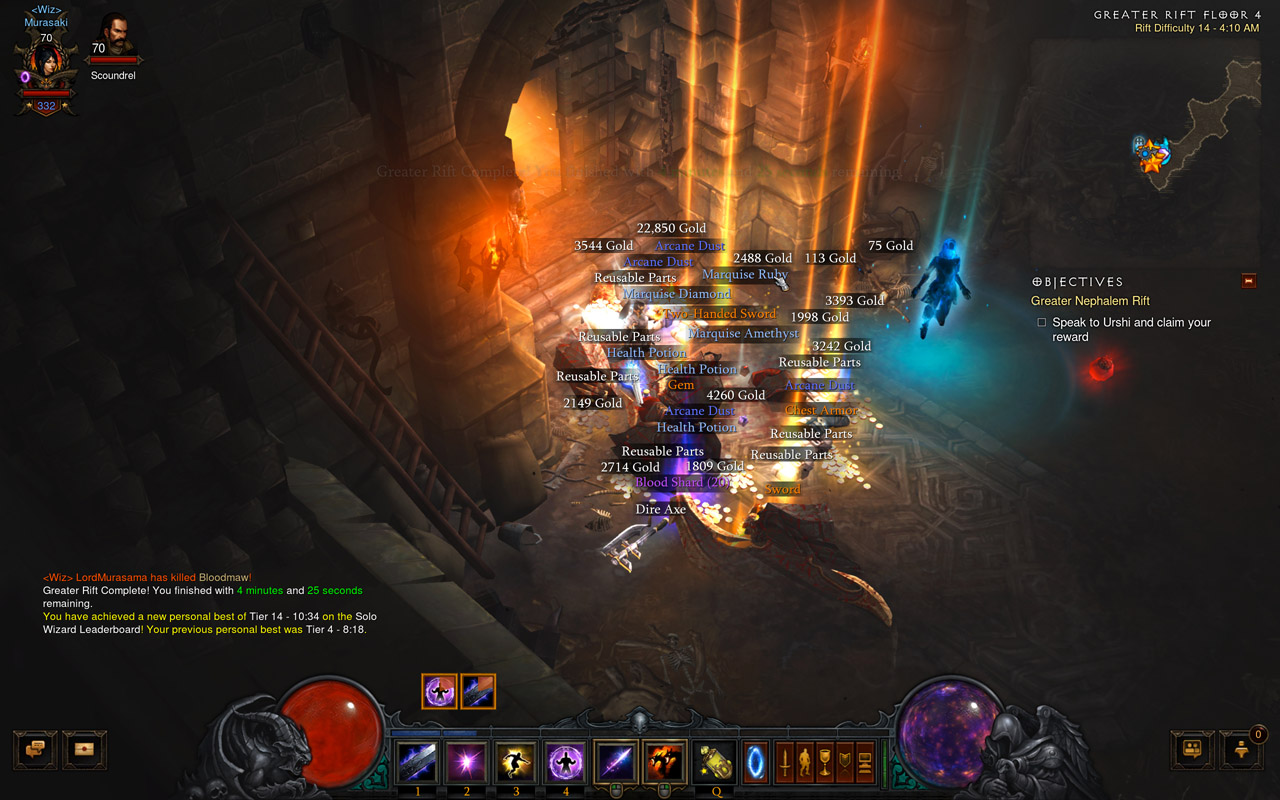This screenshot has height=800, width=1280.
Task: Open the sword icon menu button
Action: click(786, 763)
